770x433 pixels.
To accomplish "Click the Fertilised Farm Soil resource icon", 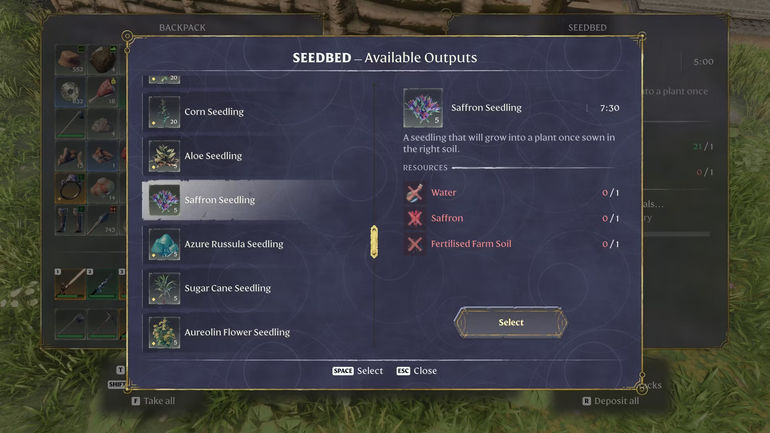I will coord(415,244).
